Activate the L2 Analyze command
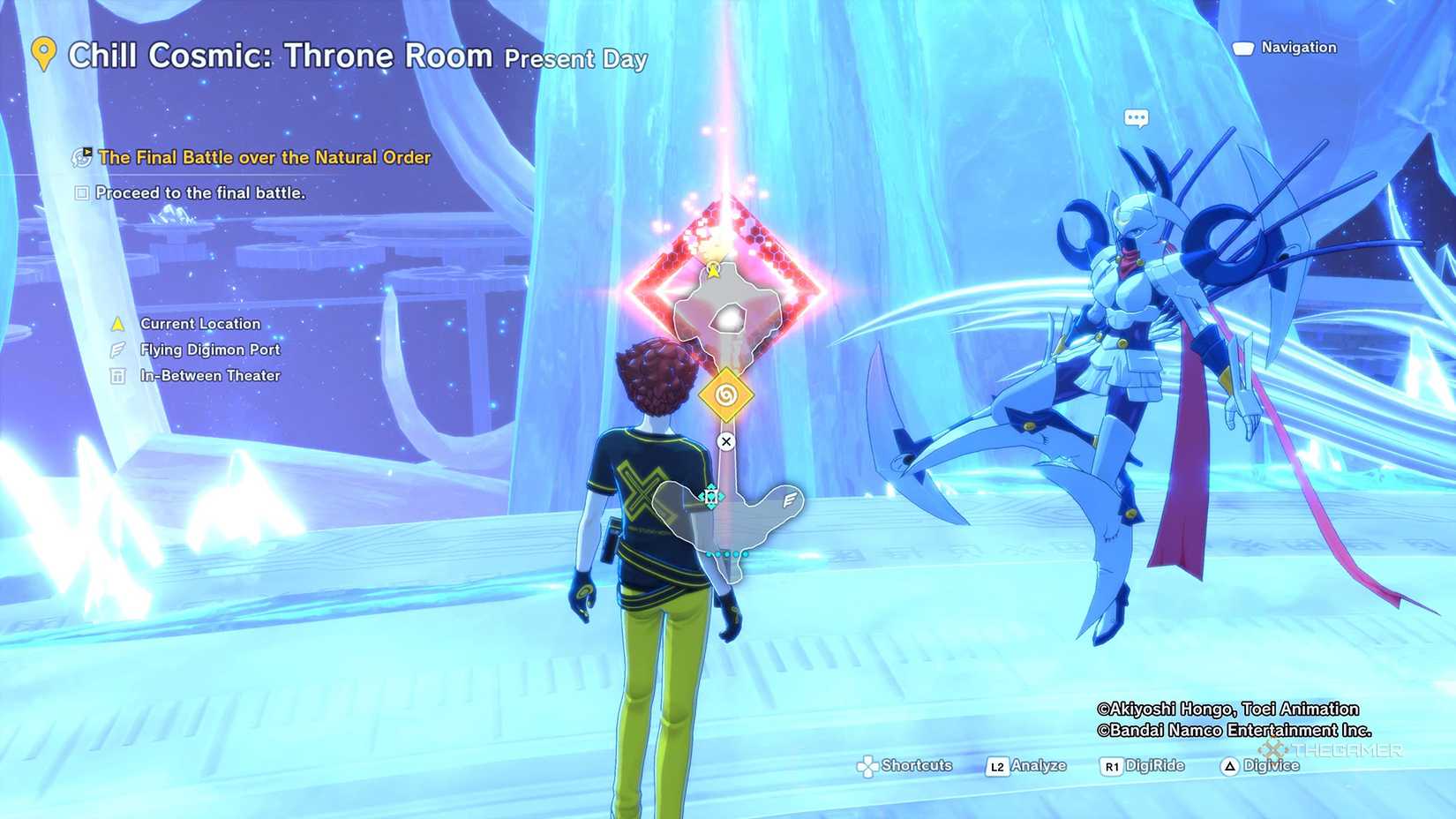 (997, 766)
